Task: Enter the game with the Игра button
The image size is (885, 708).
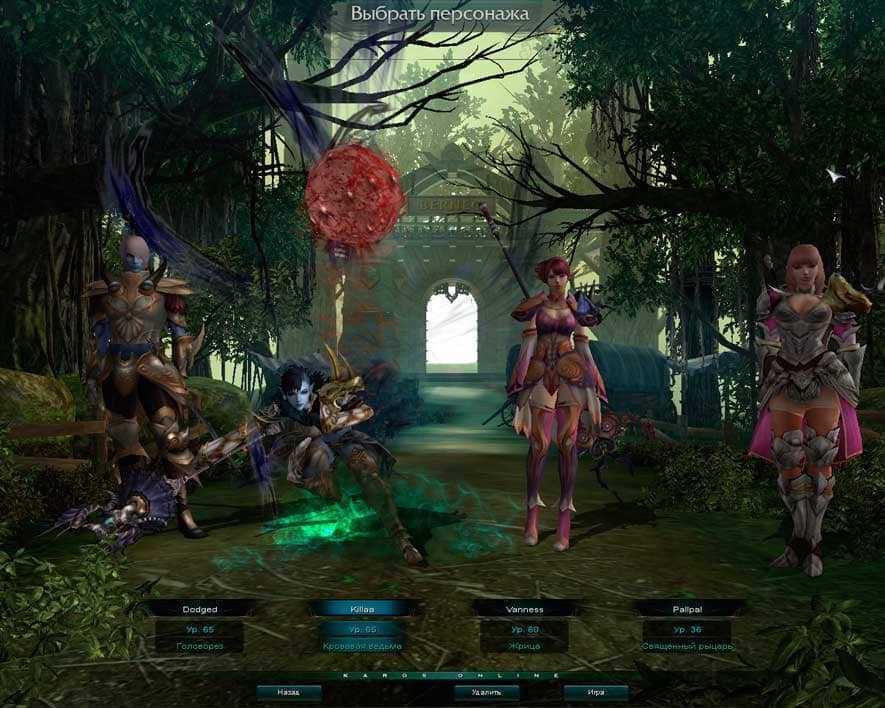Action: [x=595, y=691]
